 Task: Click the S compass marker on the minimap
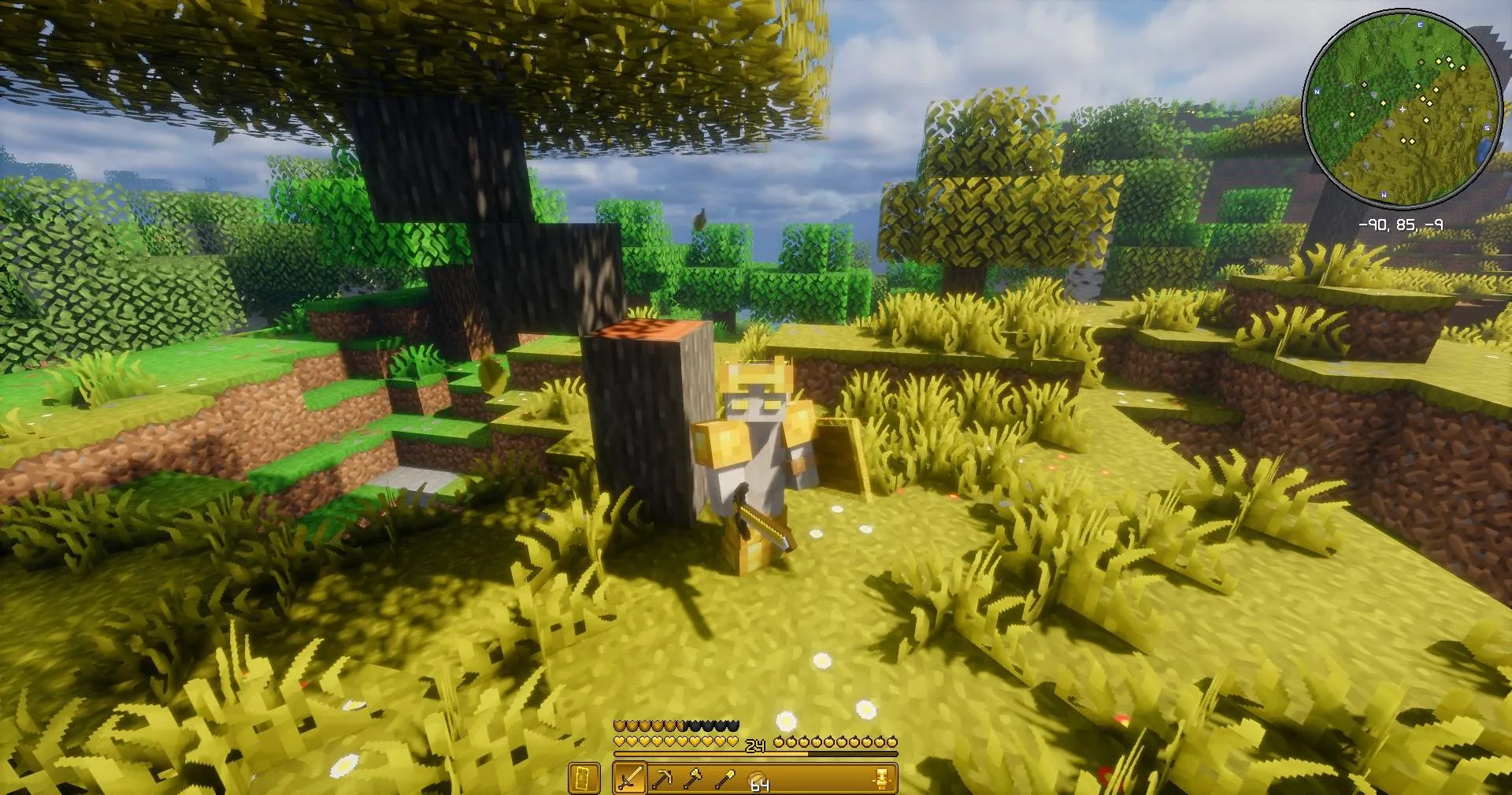[1487, 128]
